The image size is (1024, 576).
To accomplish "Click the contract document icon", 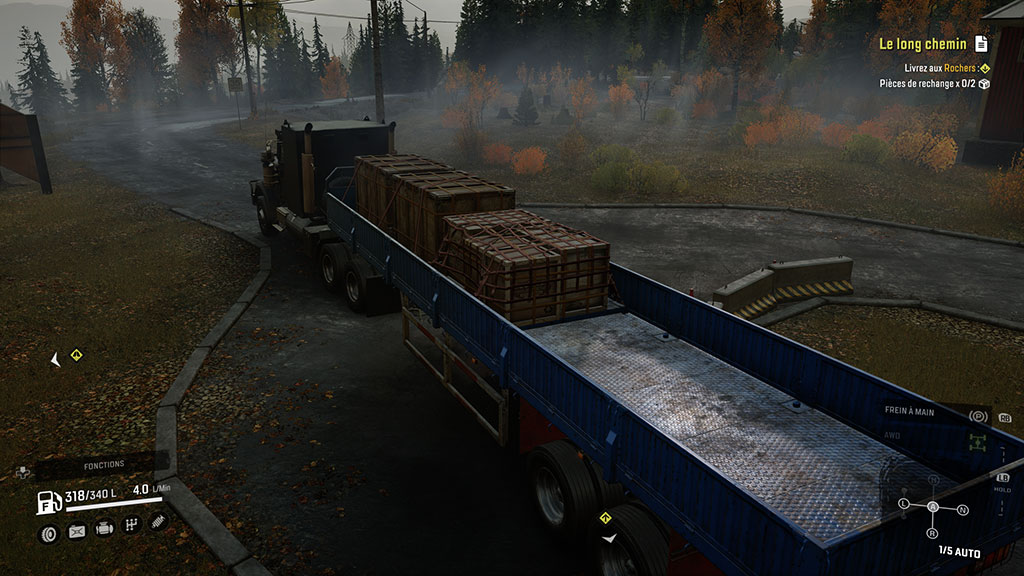I will pyautogui.click(x=981, y=44).
